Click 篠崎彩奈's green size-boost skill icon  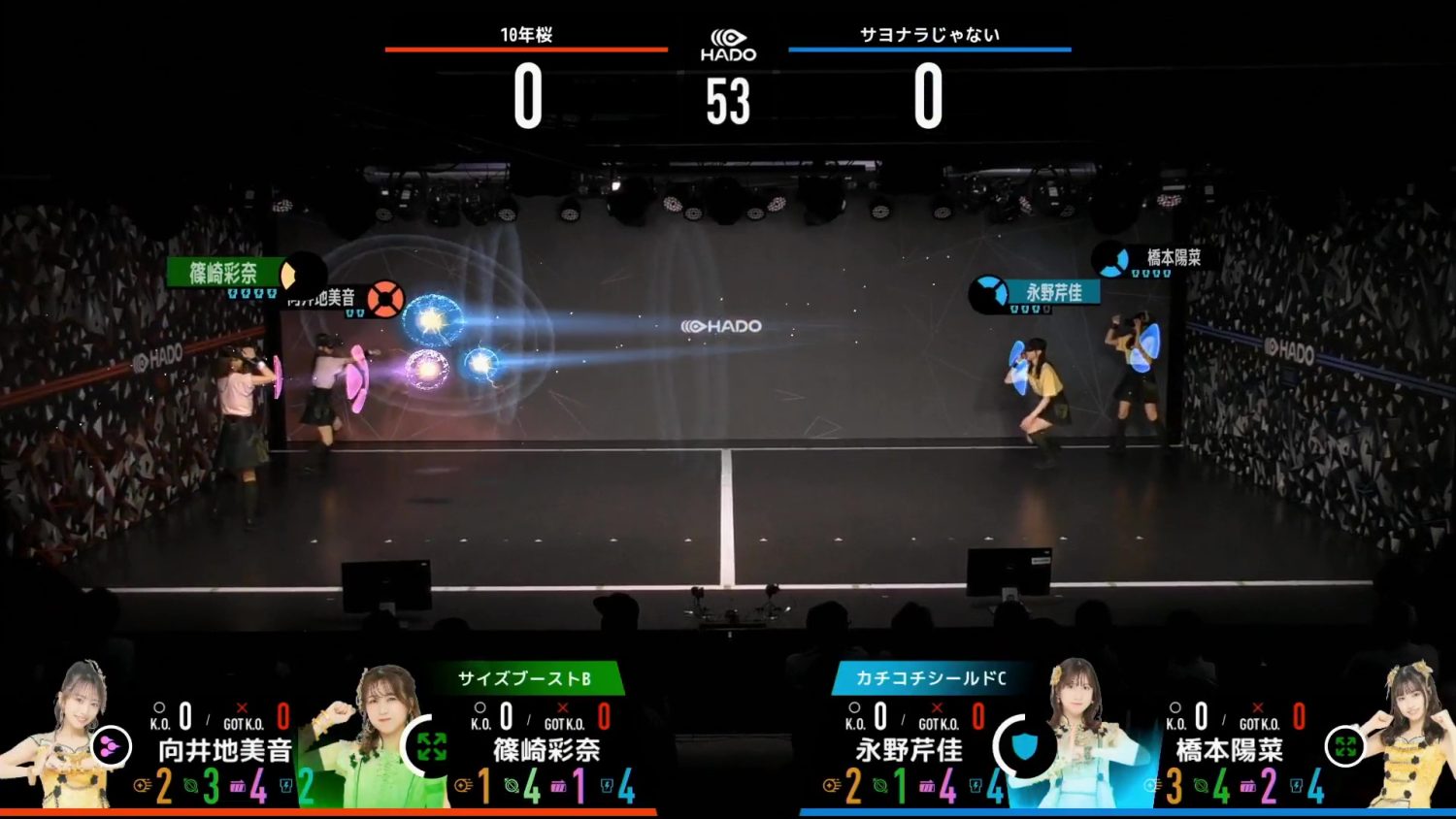click(x=431, y=746)
